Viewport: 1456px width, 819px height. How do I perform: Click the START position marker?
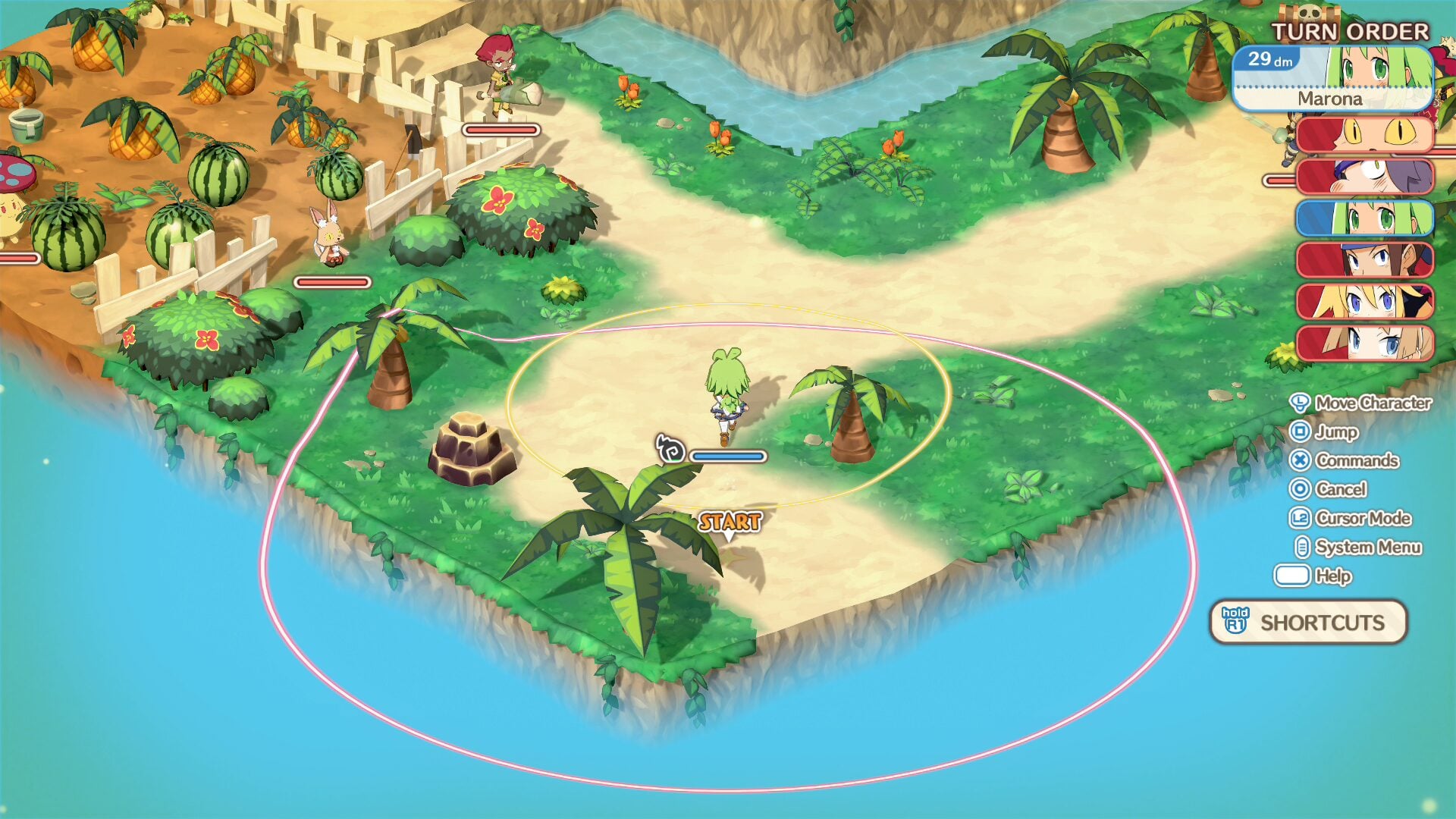730,522
